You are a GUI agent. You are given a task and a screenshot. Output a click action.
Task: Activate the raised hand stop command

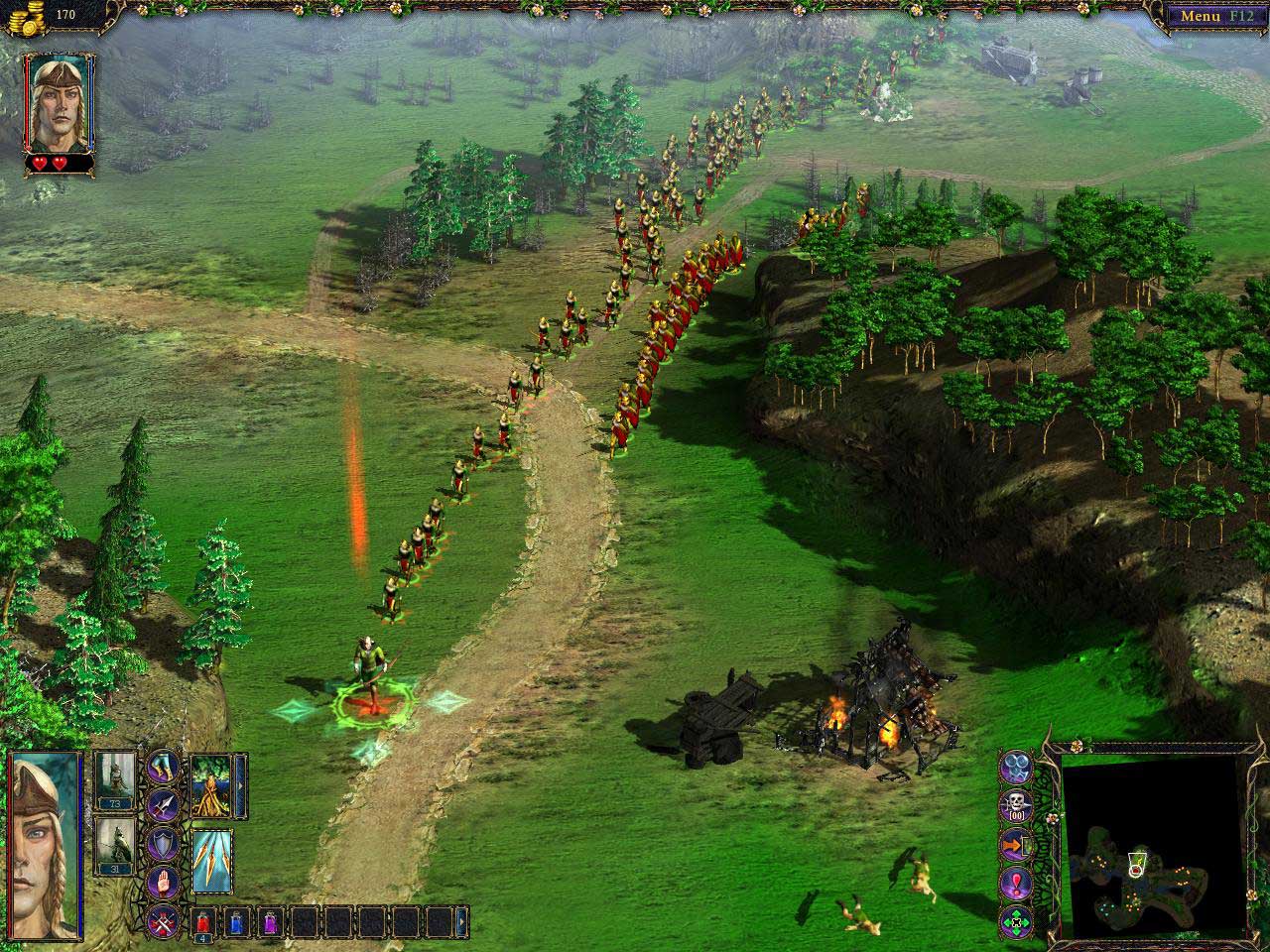point(164,882)
